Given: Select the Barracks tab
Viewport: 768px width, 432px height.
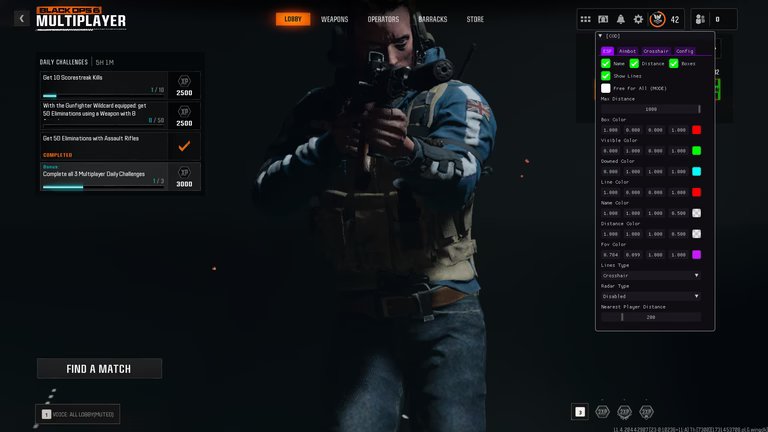Looking at the screenshot, I should click(433, 19).
